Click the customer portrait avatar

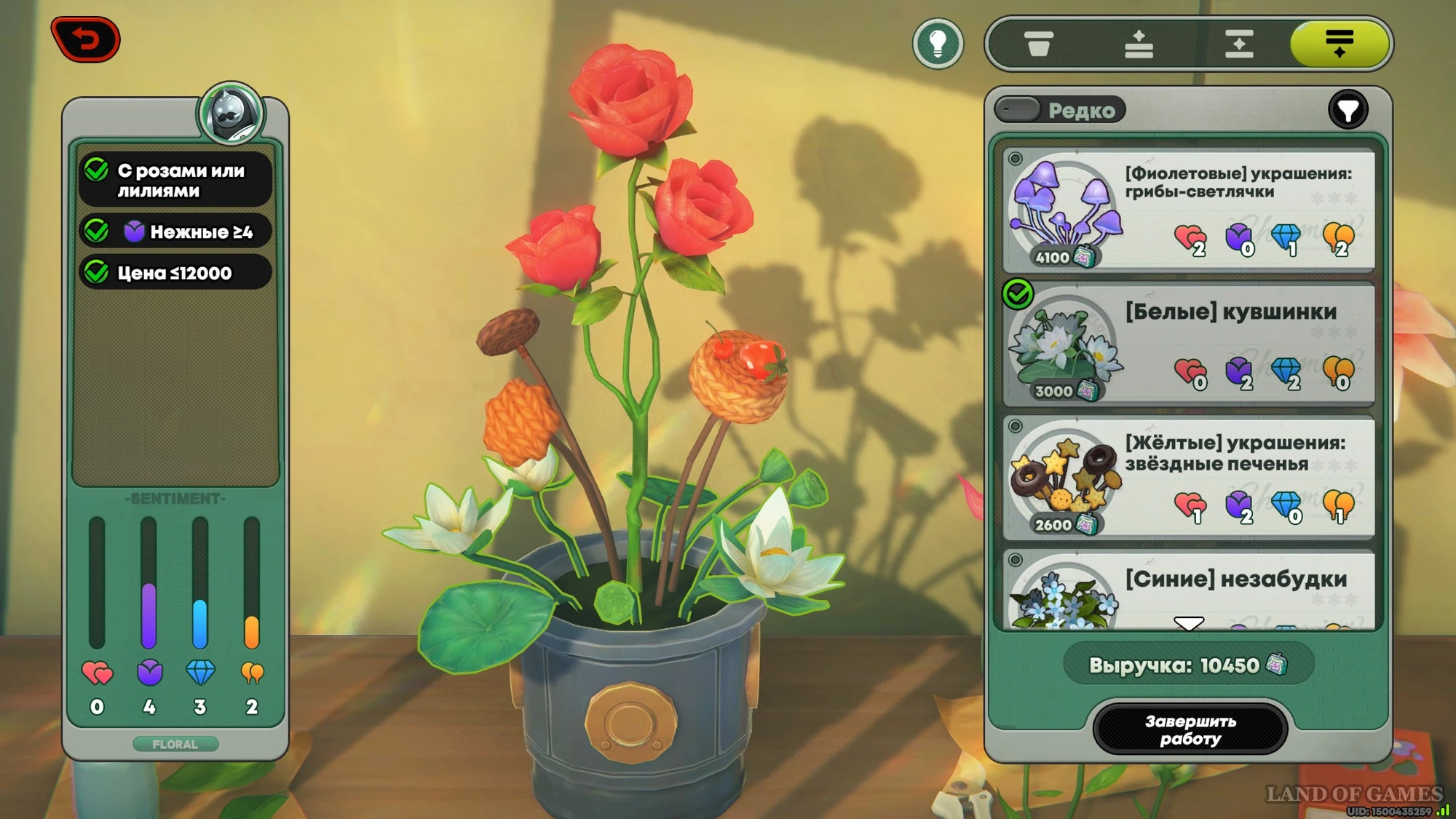(232, 113)
